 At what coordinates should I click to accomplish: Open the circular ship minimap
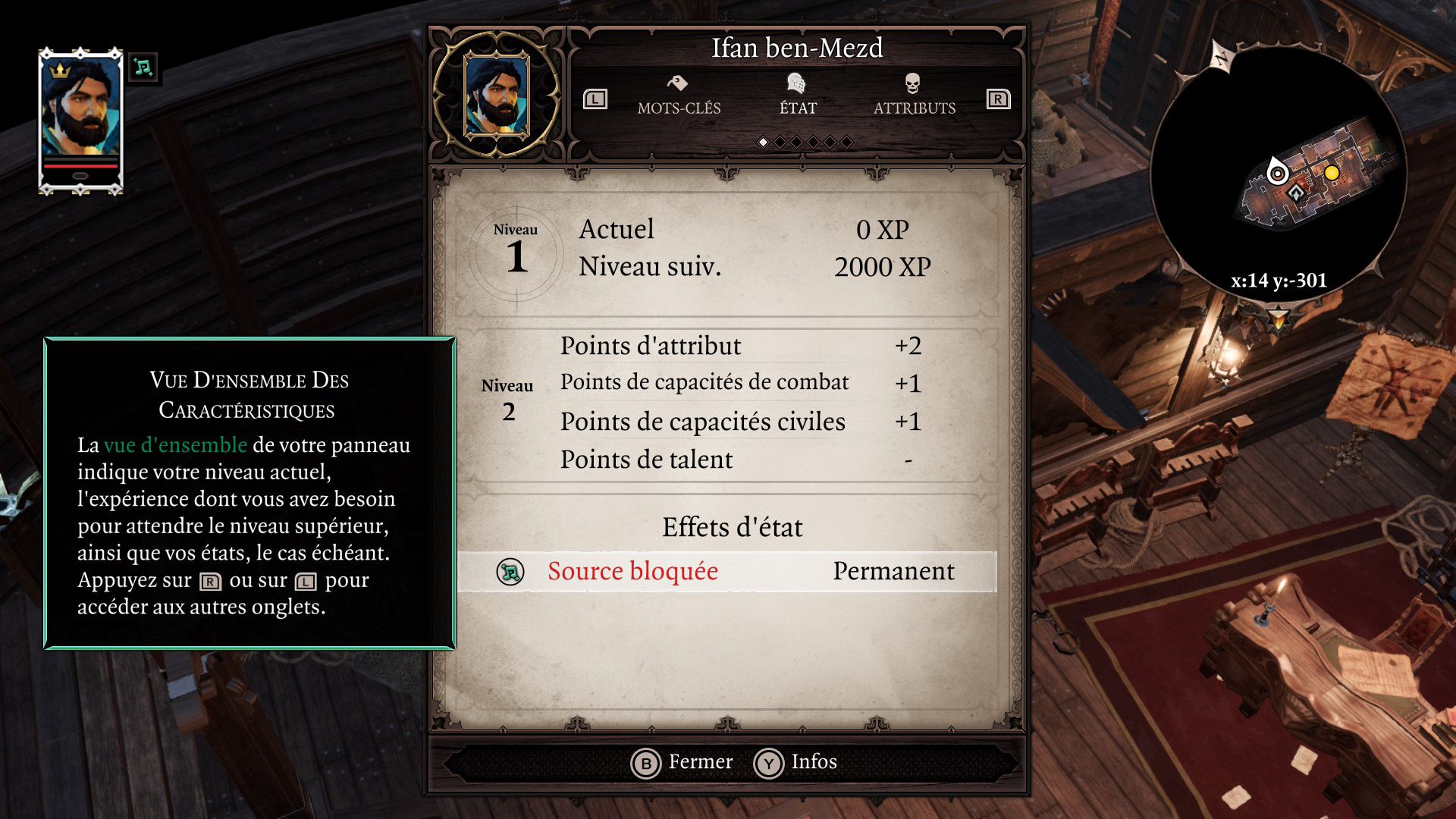tap(1279, 174)
